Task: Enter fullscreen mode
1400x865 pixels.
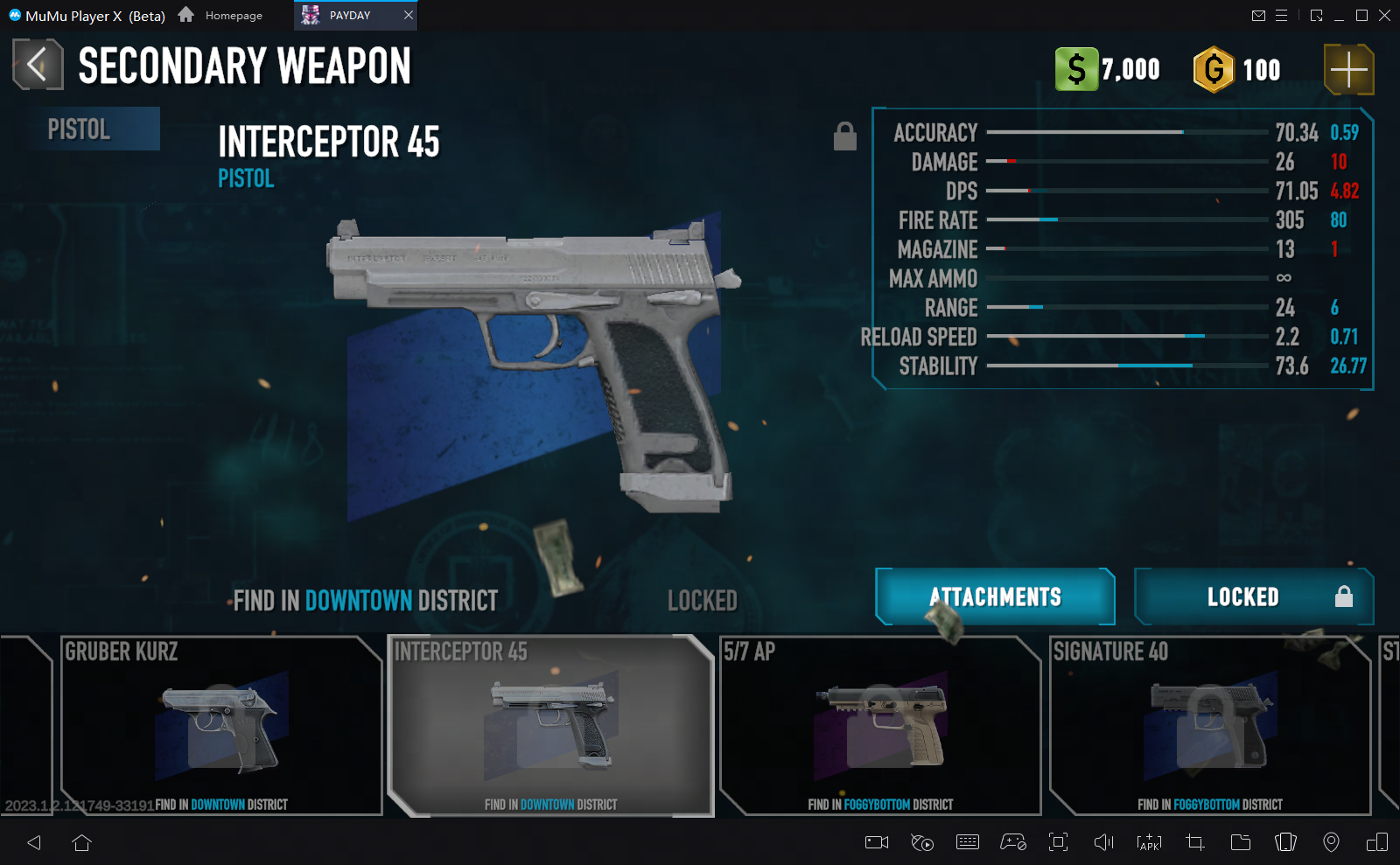Action: coord(1059,842)
